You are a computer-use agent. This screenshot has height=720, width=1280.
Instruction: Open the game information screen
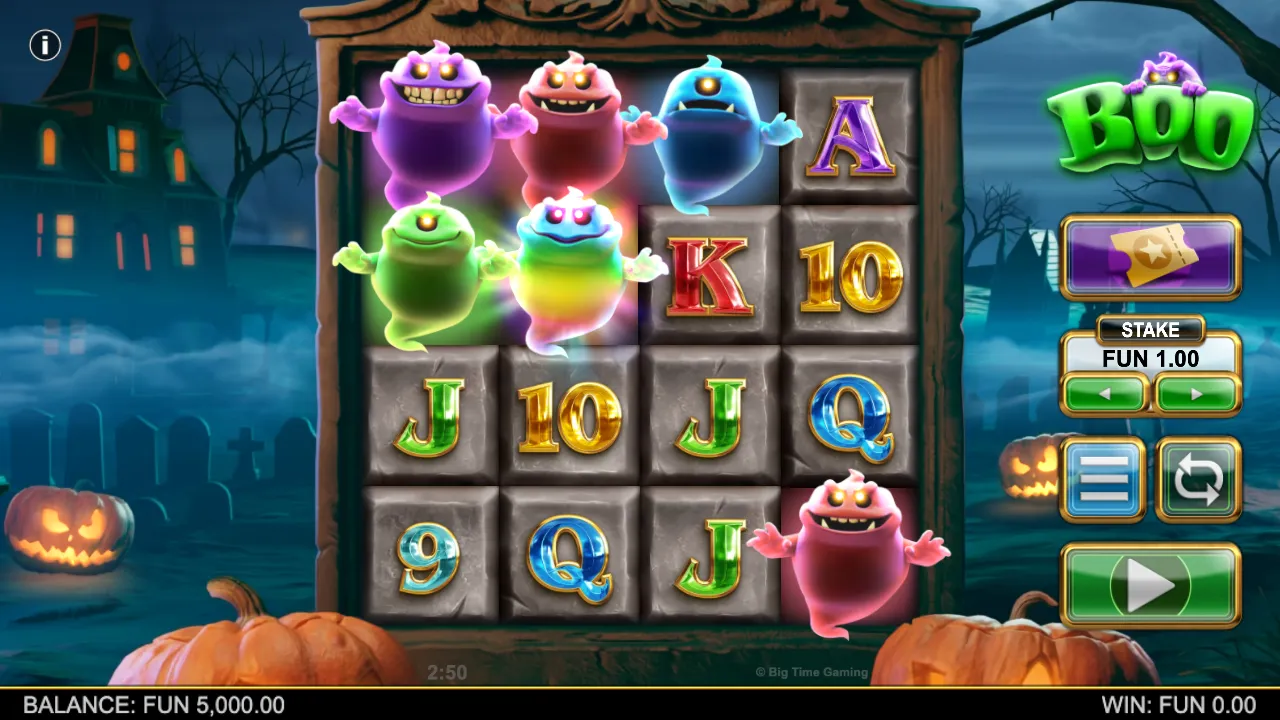pos(42,45)
